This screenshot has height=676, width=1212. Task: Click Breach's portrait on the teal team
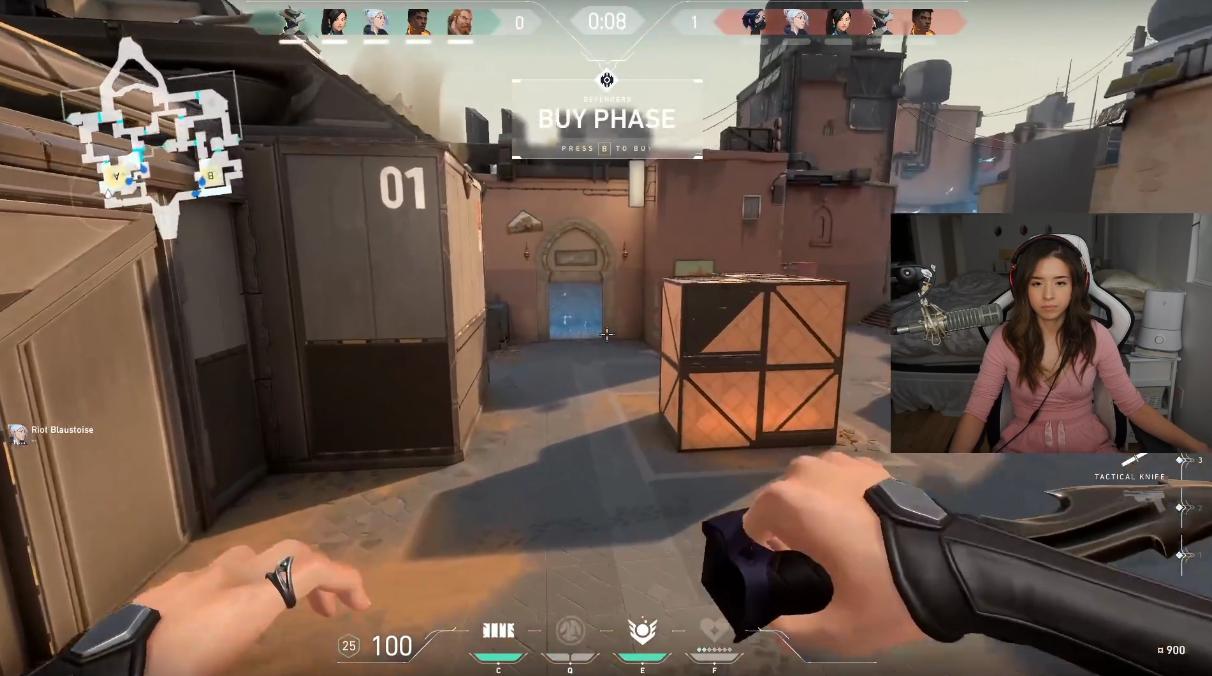coord(461,22)
